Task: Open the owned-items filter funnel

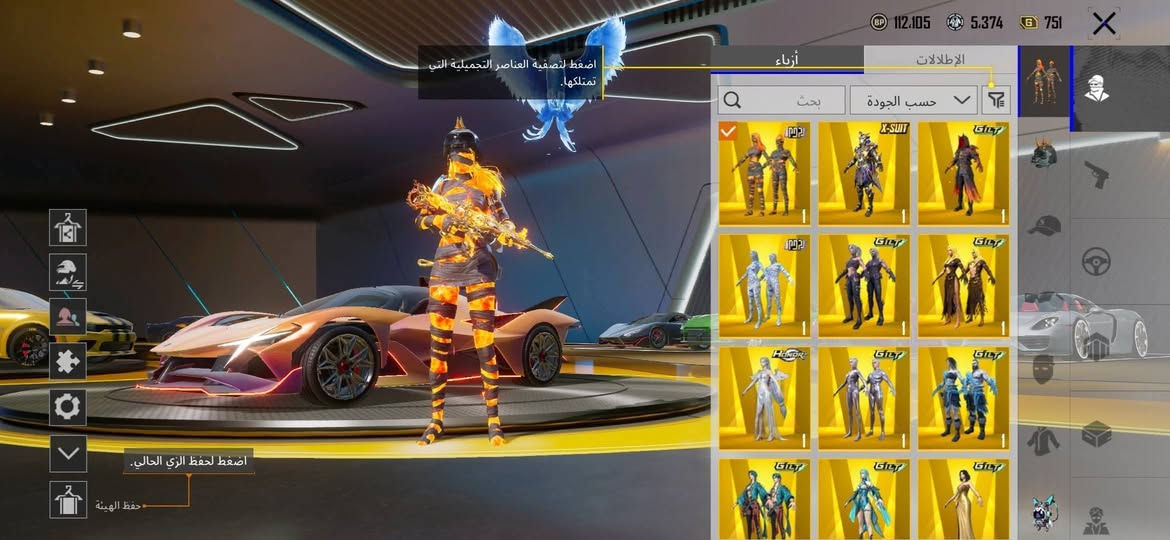Action: click(997, 99)
